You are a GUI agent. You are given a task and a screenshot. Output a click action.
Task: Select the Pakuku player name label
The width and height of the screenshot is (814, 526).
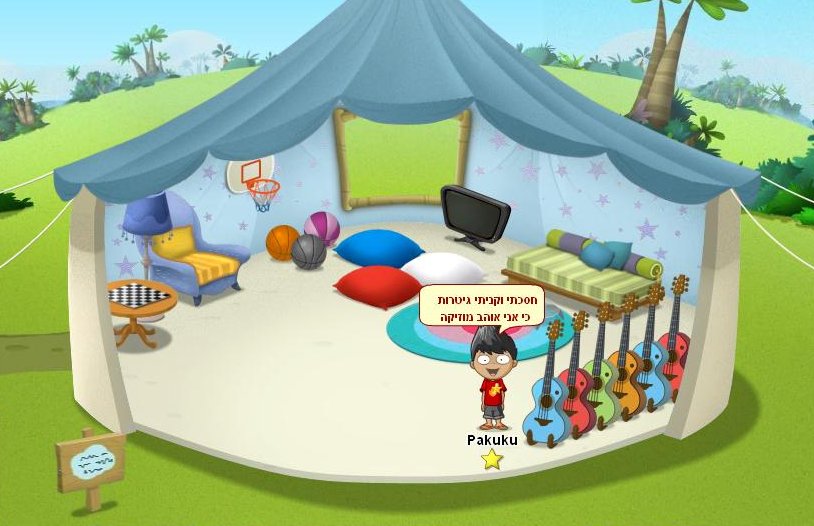(x=492, y=439)
